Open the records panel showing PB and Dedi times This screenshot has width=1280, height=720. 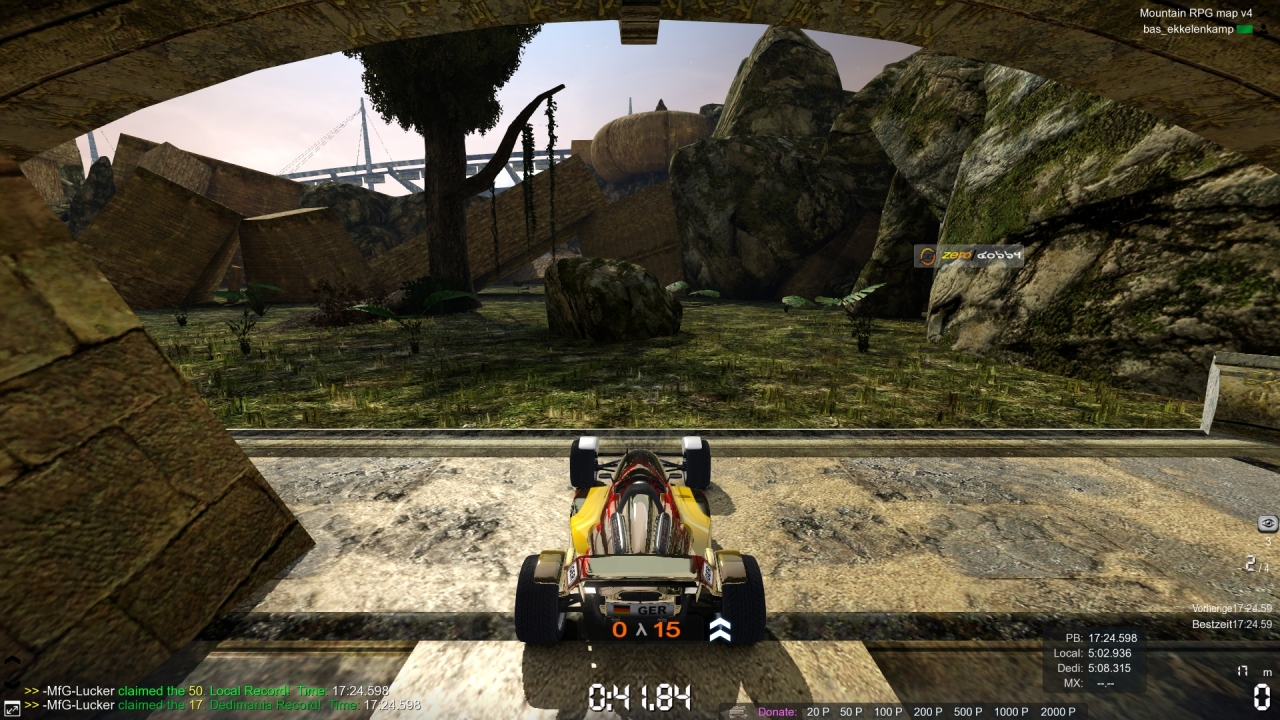[1095, 660]
